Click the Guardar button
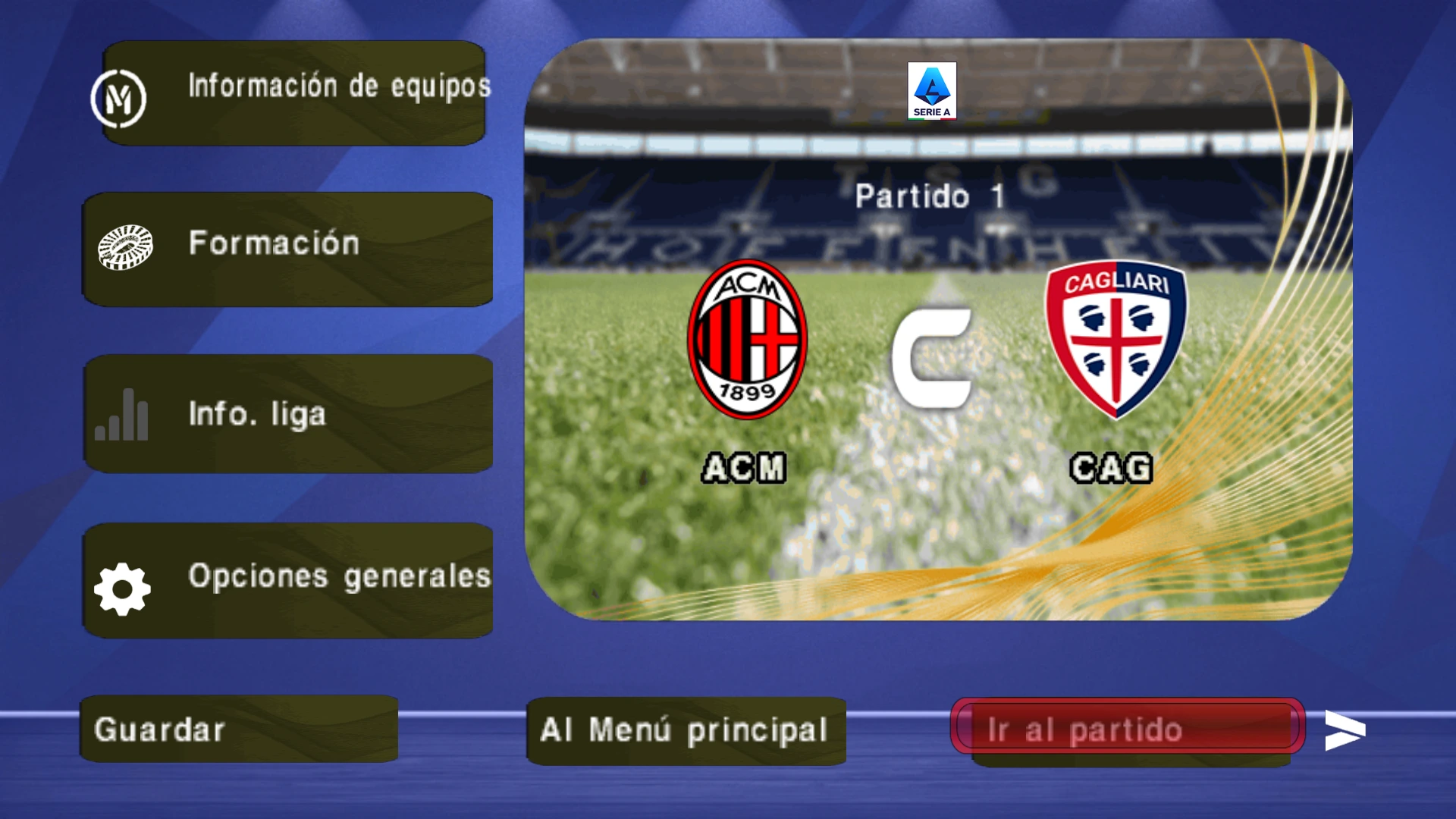Viewport: 1456px width, 819px height. [239, 729]
